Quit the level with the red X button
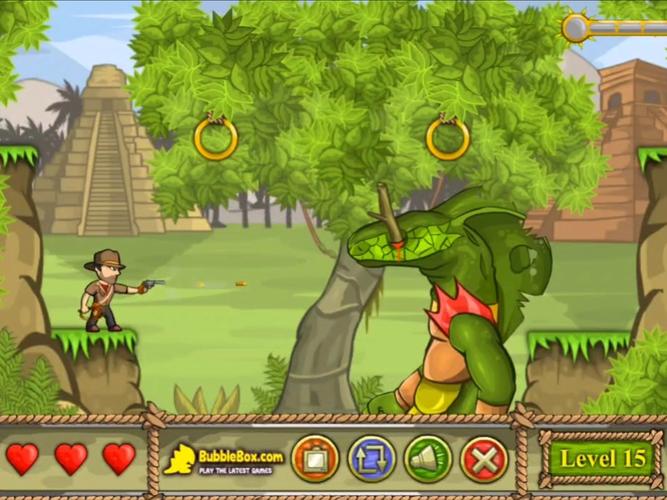The height and width of the screenshot is (500, 667). [x=484, y=459]
